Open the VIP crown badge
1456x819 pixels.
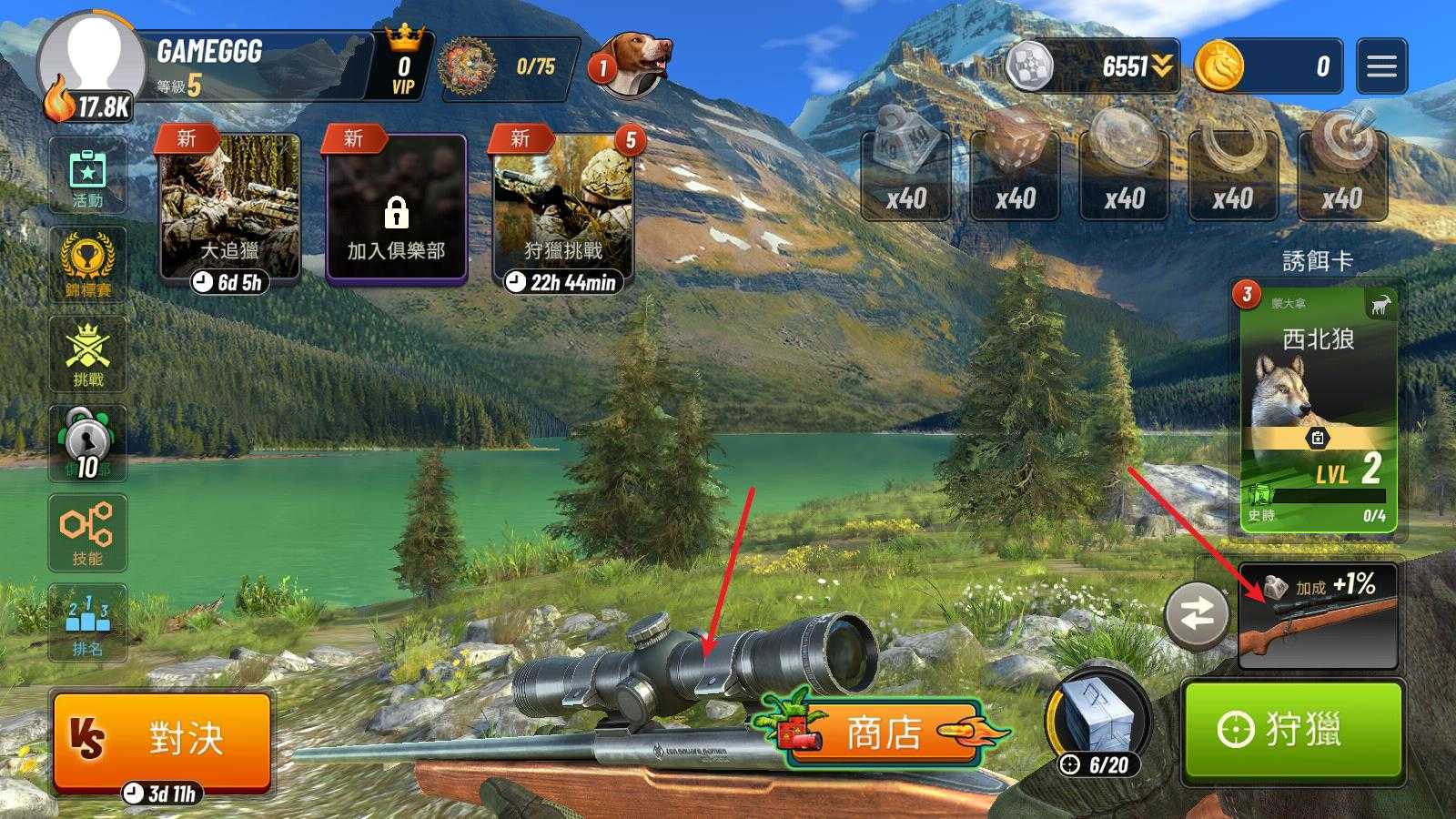pyautogui.click(x=403, y=66)
